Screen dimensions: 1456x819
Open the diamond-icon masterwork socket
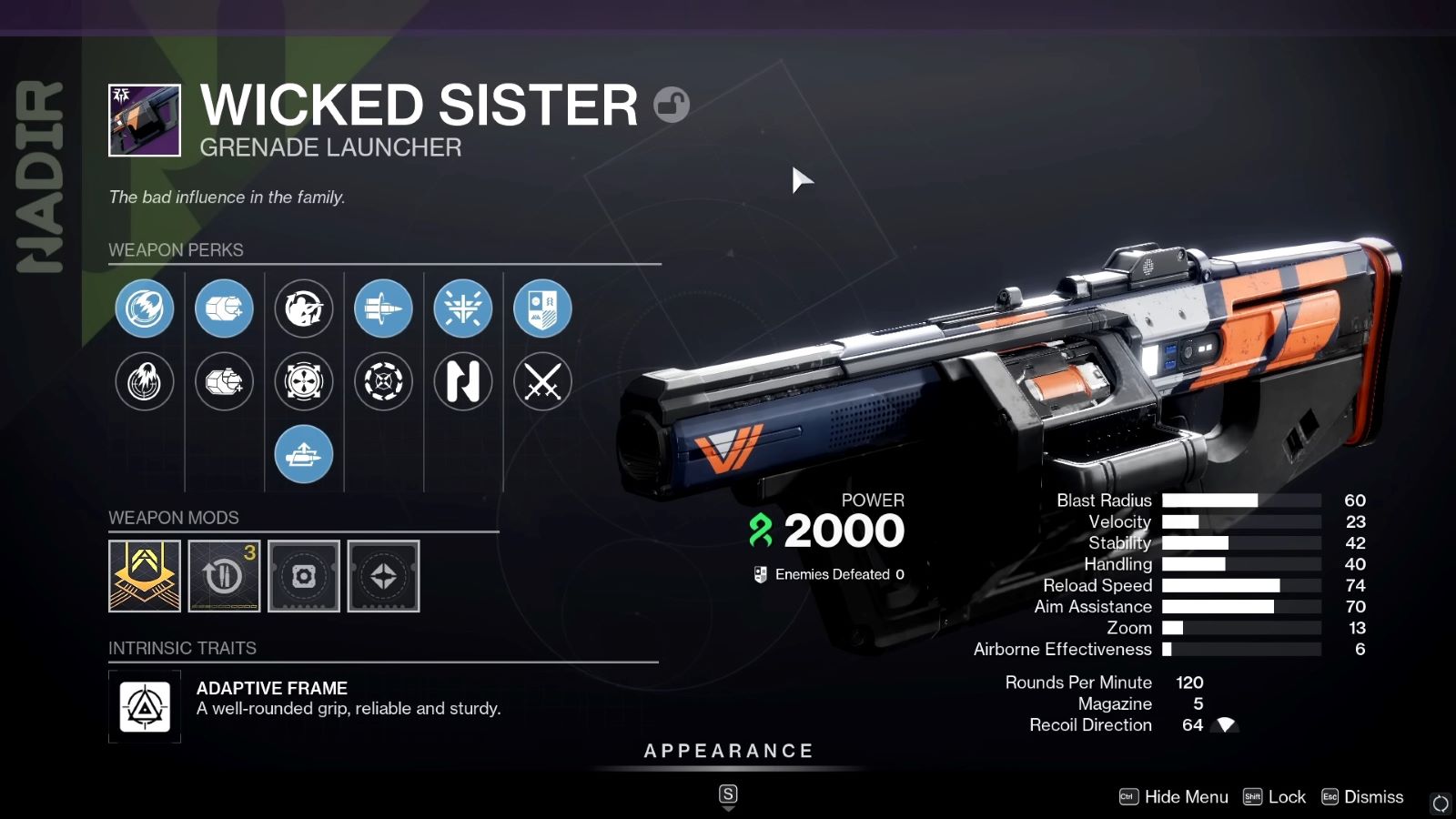pyautogui.click(x=383, y=575)
